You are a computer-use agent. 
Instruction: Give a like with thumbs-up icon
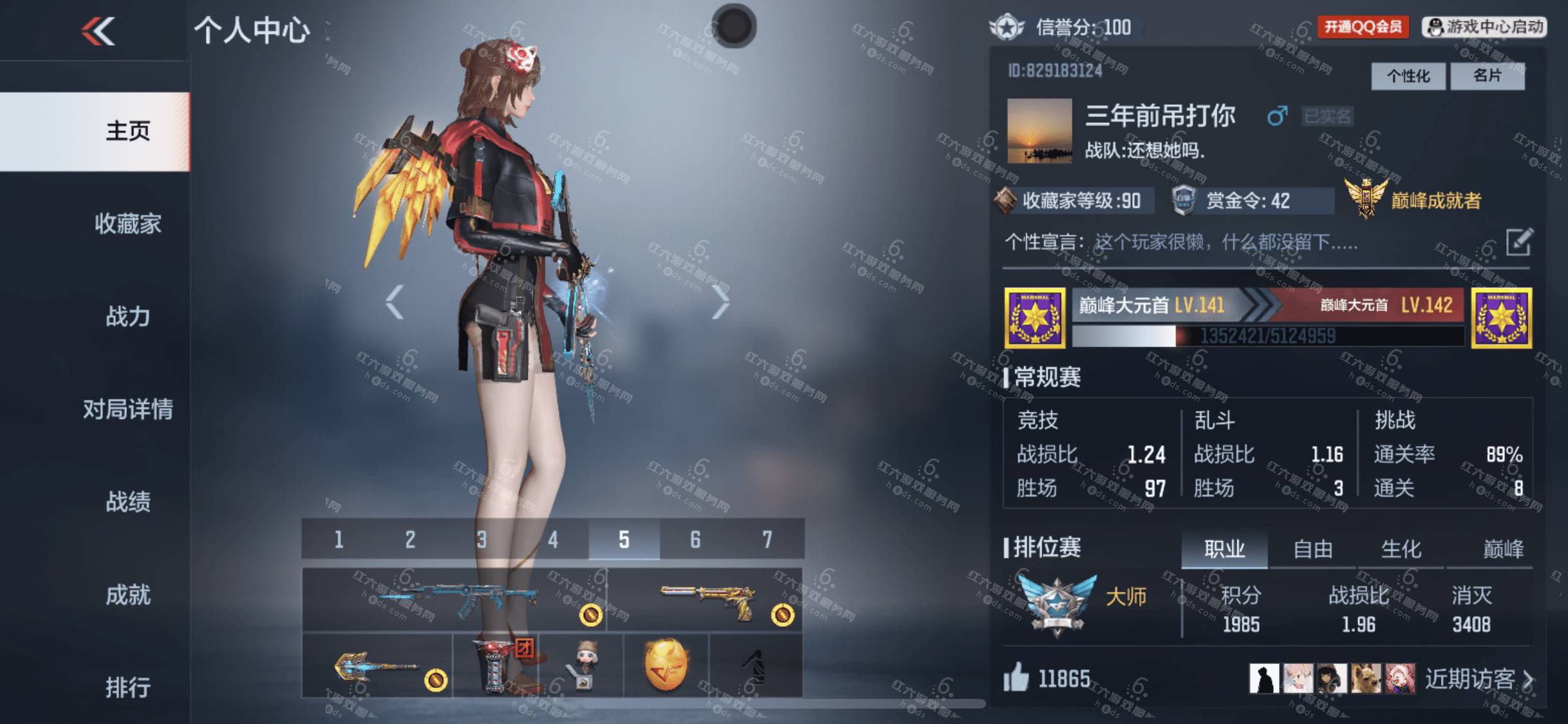click(1016, 678)
